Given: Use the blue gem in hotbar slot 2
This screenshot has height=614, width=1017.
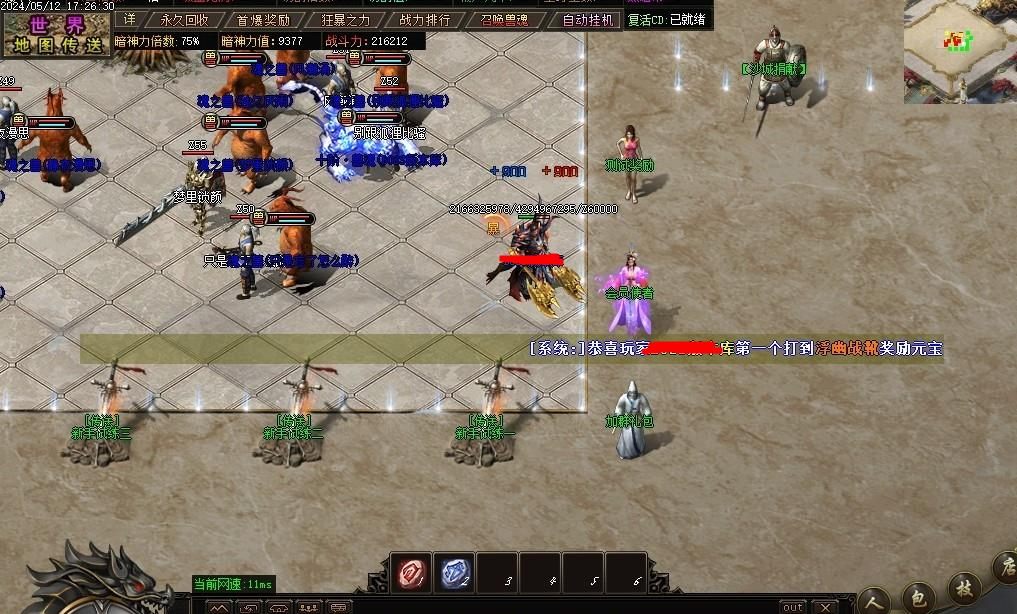Looking at the screenshot, I should 454,572.
